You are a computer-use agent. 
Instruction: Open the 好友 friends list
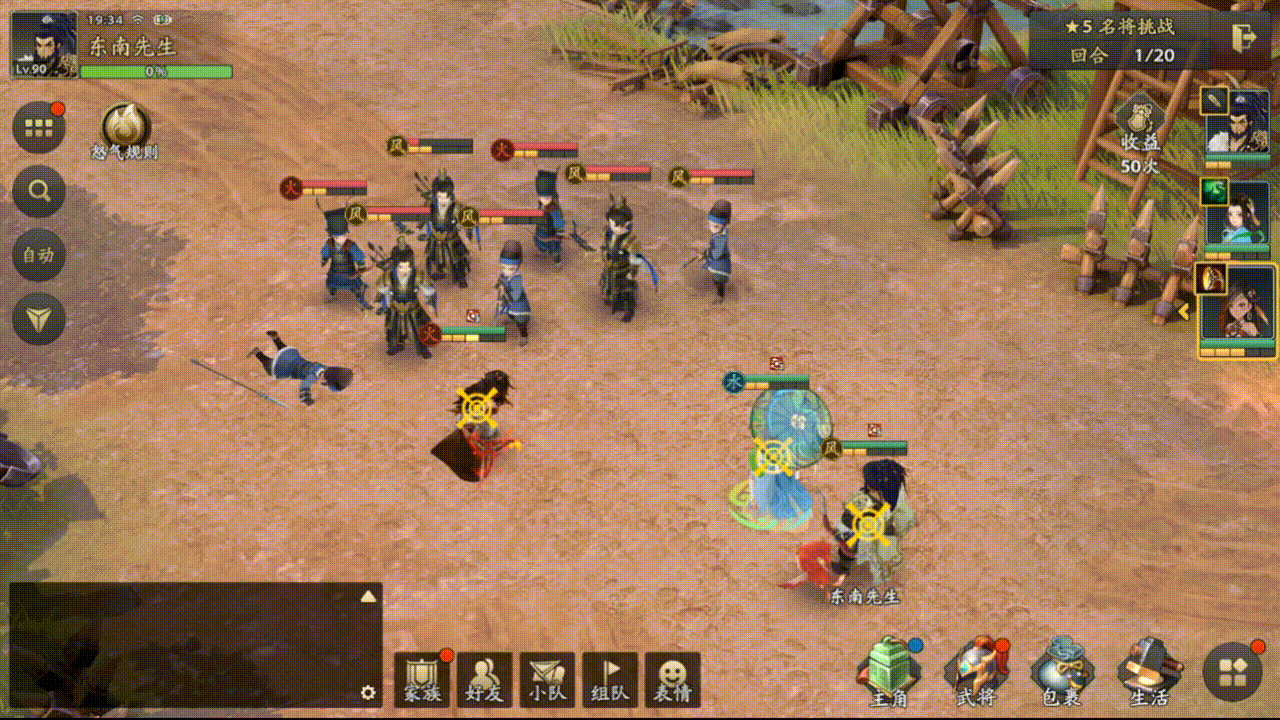(x=484, y=680)
